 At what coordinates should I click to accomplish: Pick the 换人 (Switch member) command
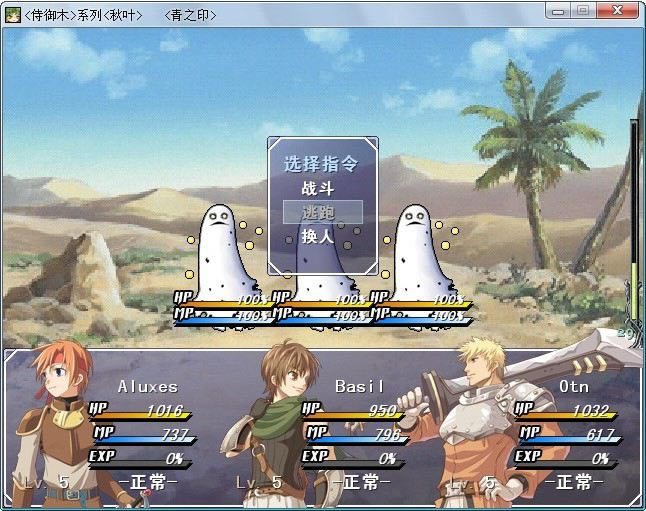point(317,237)
